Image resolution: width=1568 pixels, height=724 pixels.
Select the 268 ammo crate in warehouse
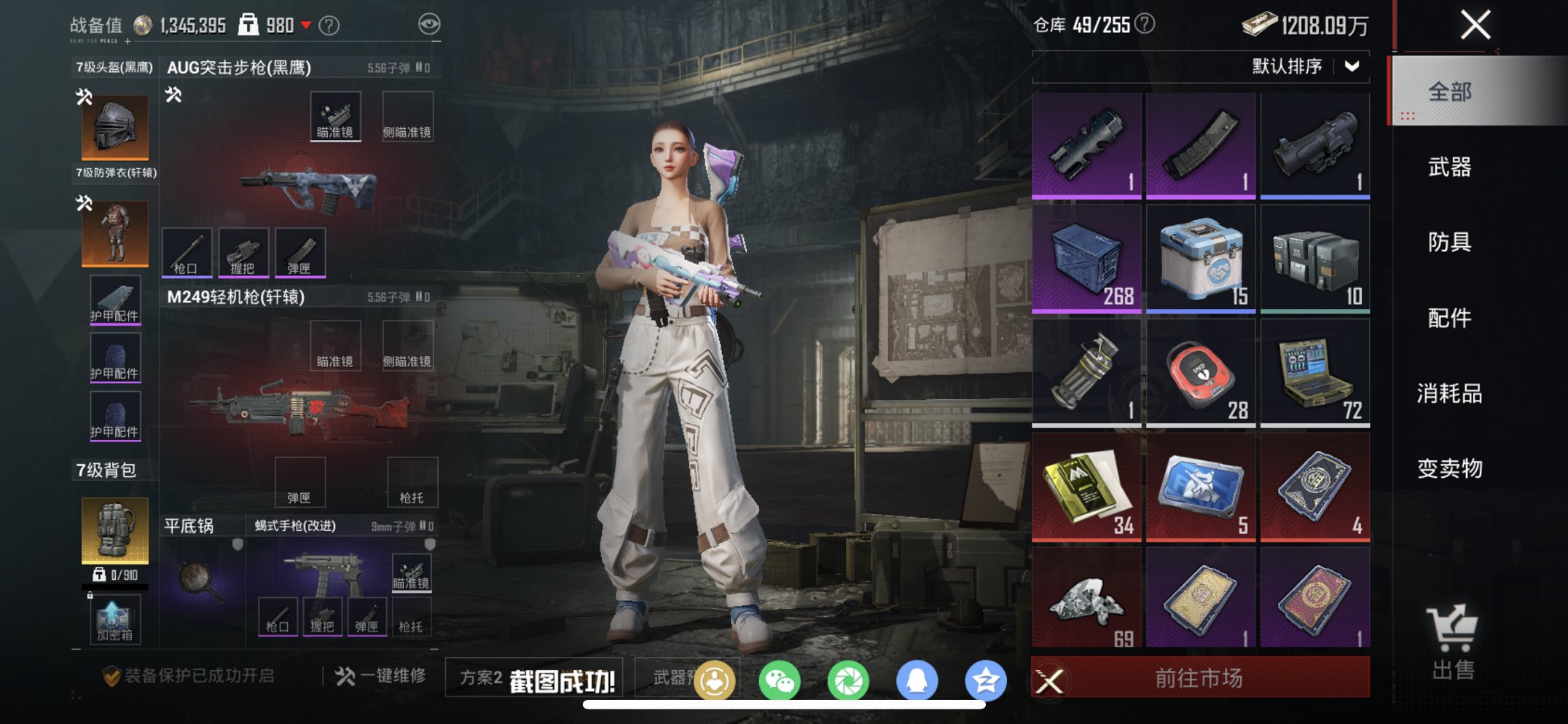pos(1085,257)
